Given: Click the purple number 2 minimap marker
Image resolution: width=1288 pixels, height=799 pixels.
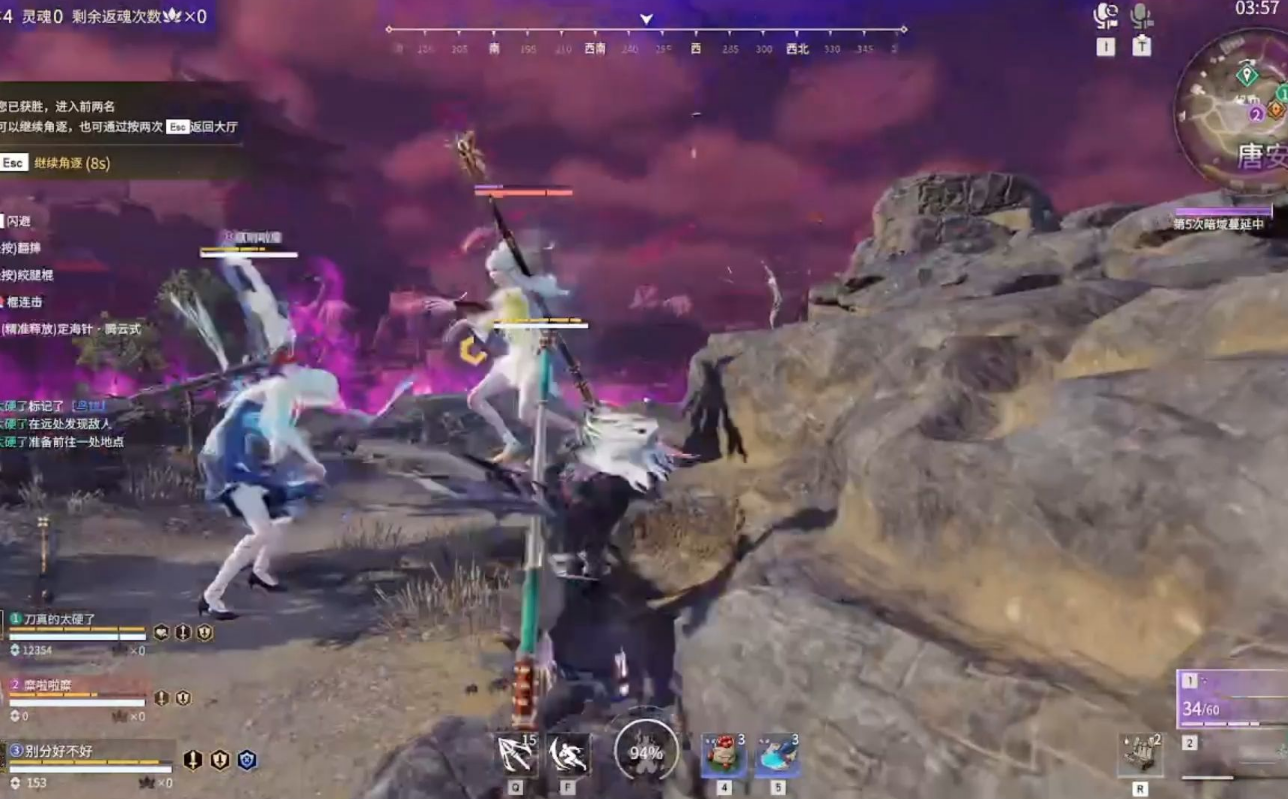Looking at the screenshot, I should (1256, 114).
